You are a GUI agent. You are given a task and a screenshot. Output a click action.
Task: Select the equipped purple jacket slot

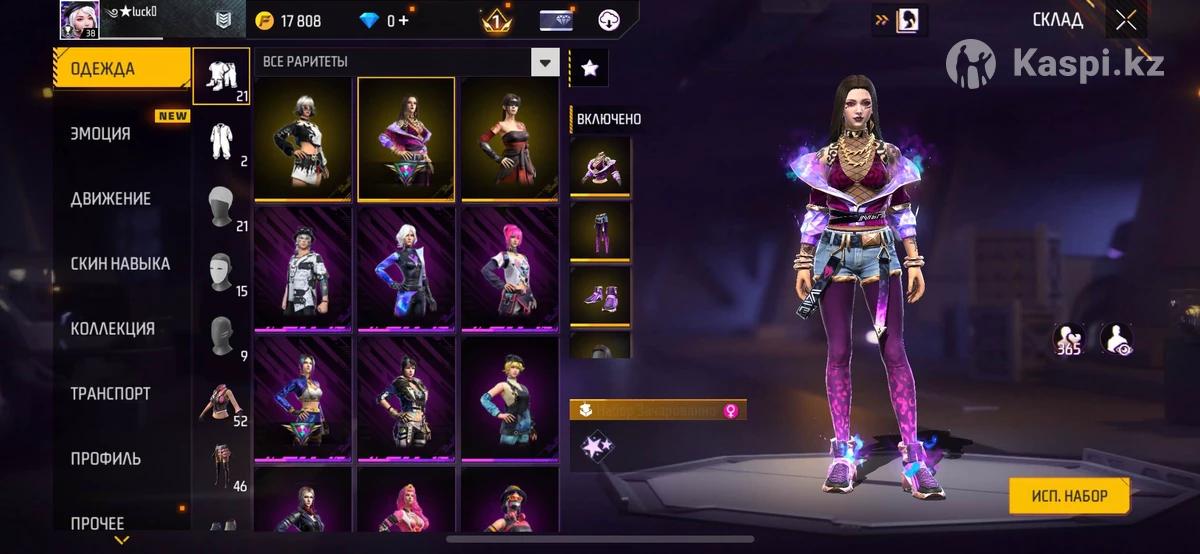click(x=600, y=166)
